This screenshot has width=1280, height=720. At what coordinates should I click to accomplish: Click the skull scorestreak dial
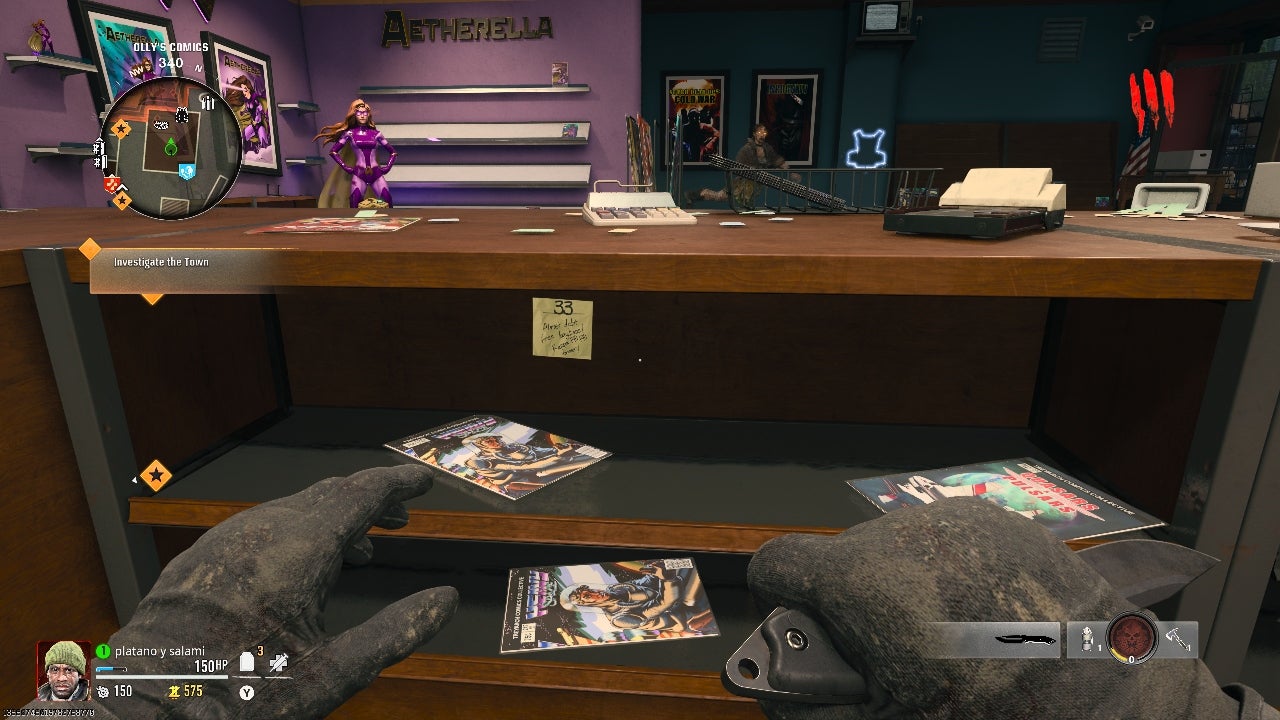1130,639
